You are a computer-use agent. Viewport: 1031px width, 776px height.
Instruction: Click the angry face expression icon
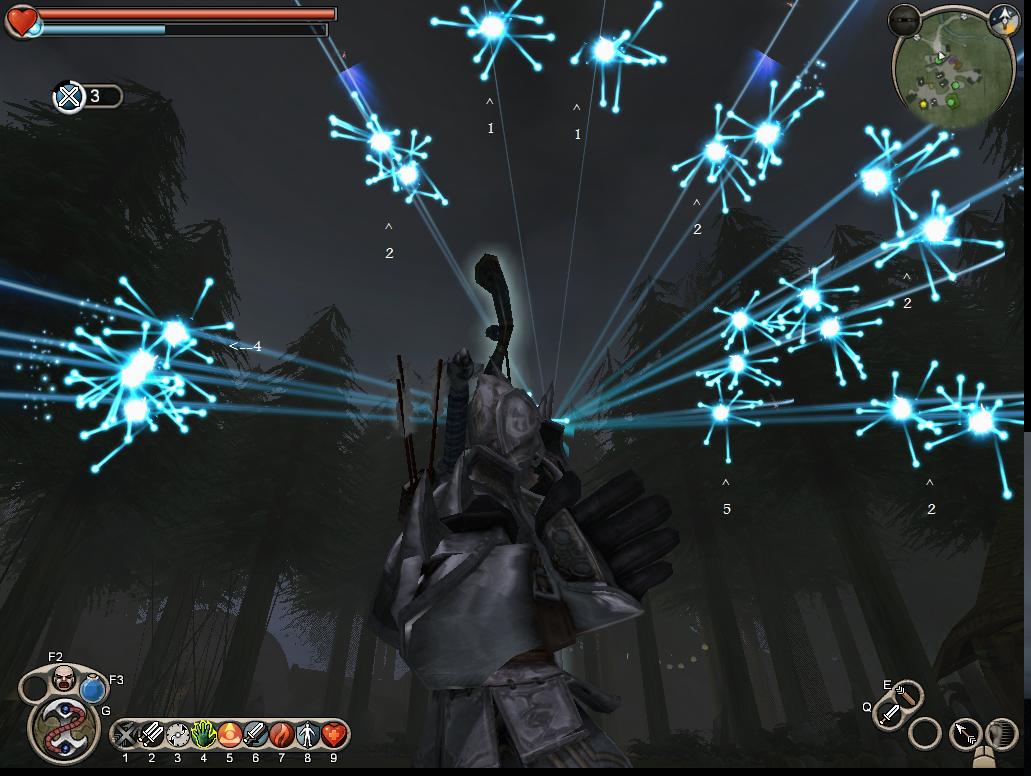pyautogui.click(x=64, y=679)
